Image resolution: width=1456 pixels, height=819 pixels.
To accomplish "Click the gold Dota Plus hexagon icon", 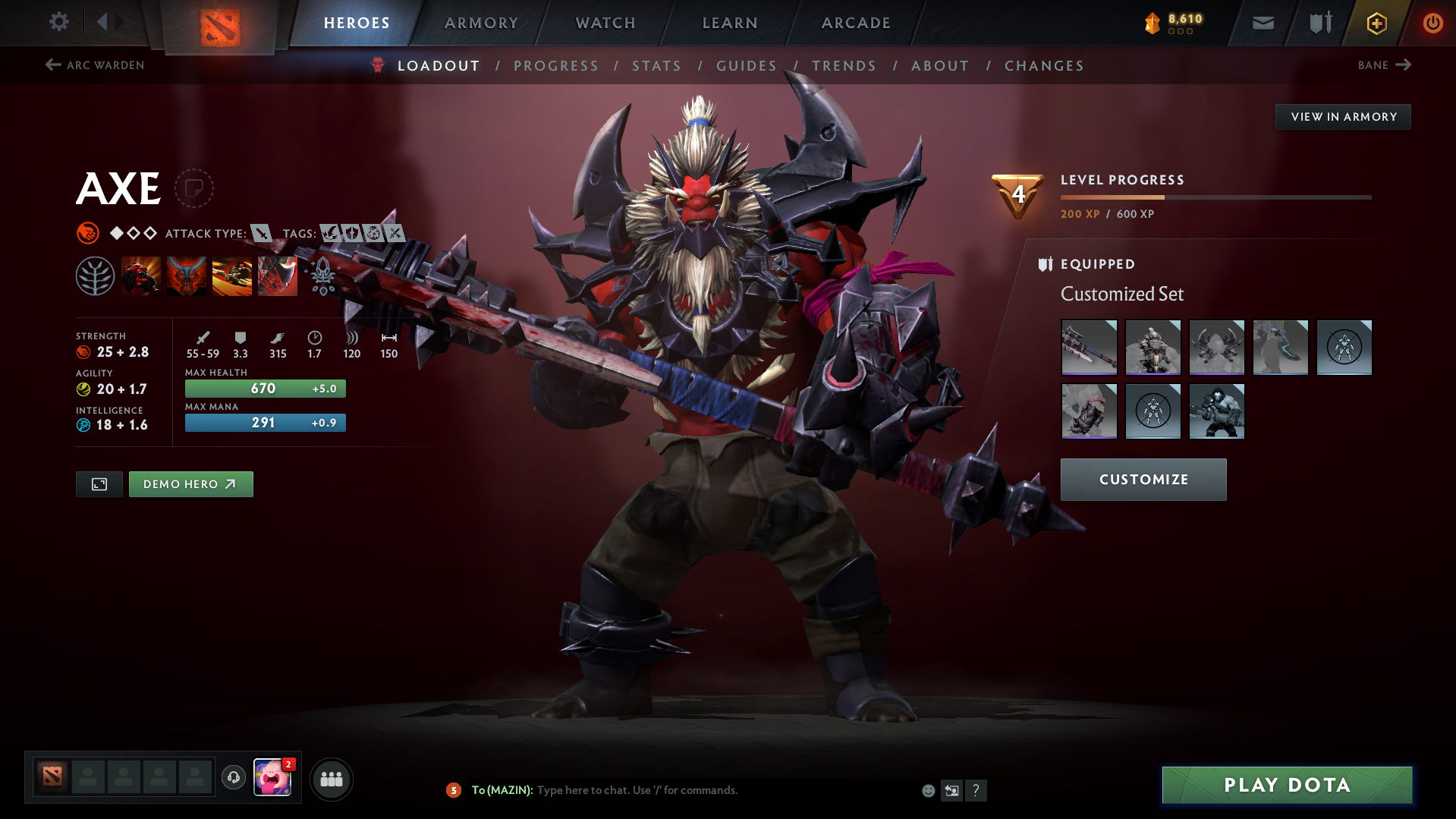I will click(1376, 22).
